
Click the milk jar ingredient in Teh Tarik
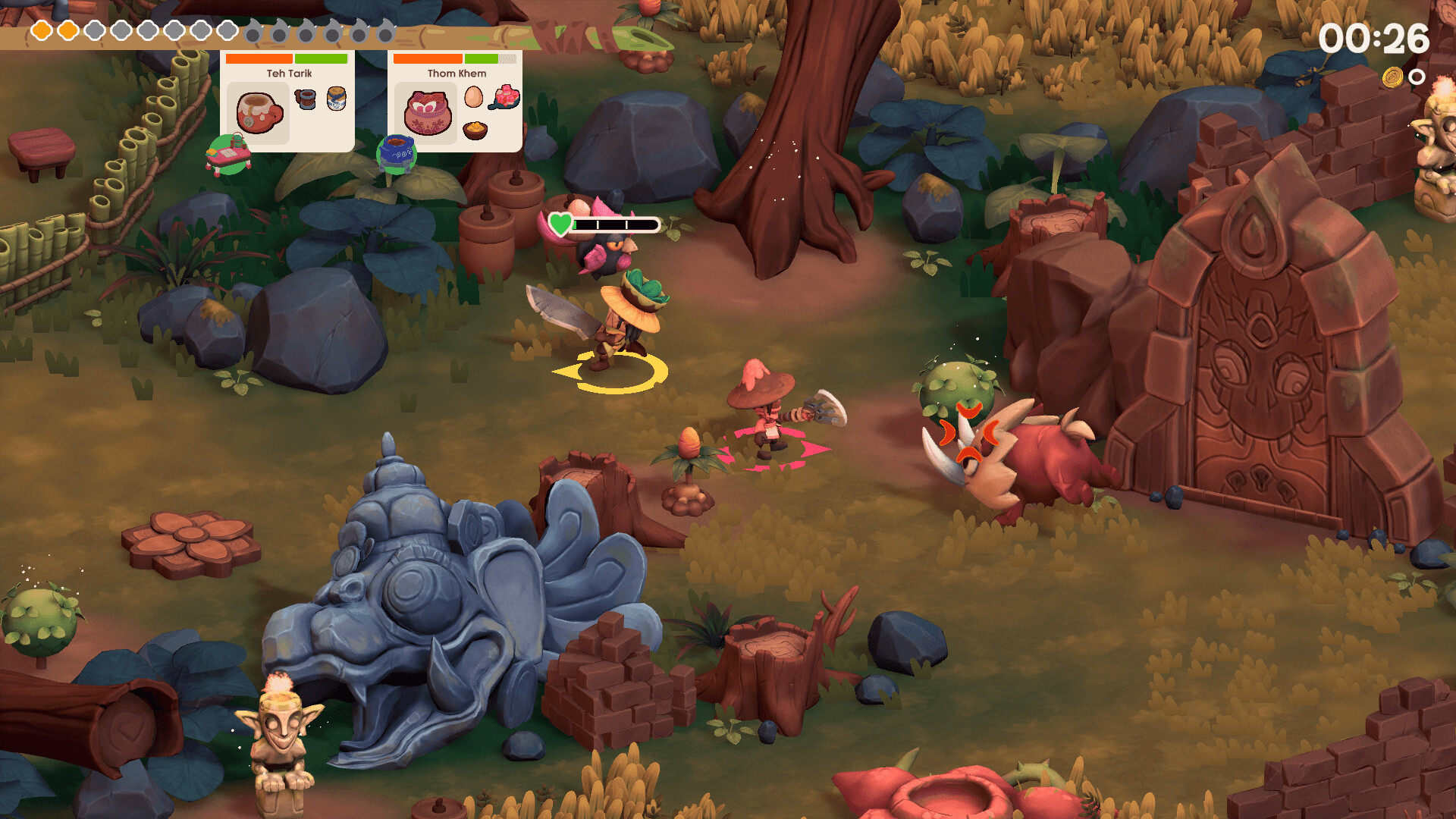point(337,99)
